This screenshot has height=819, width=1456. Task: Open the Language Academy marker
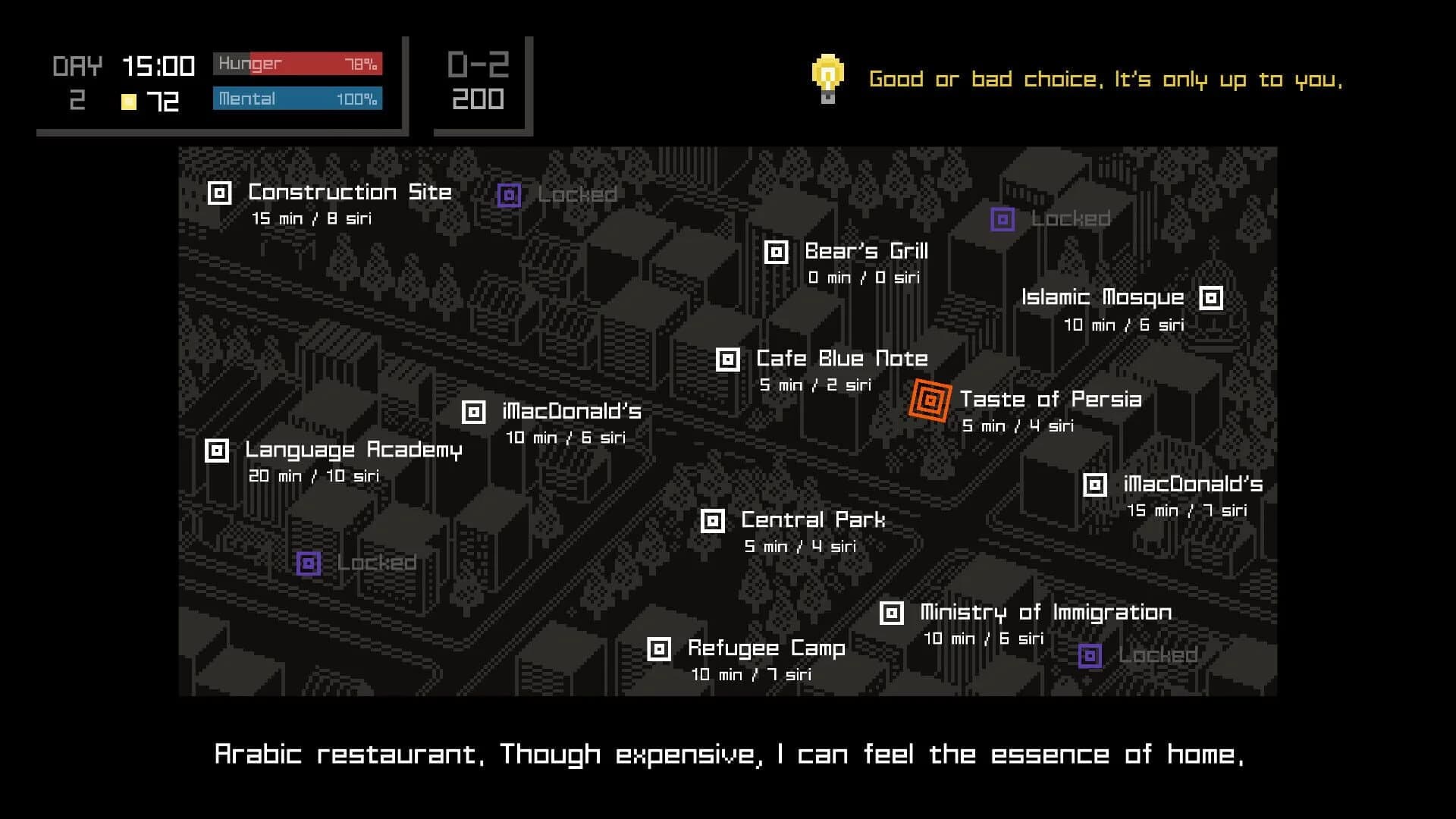[218, 450]
